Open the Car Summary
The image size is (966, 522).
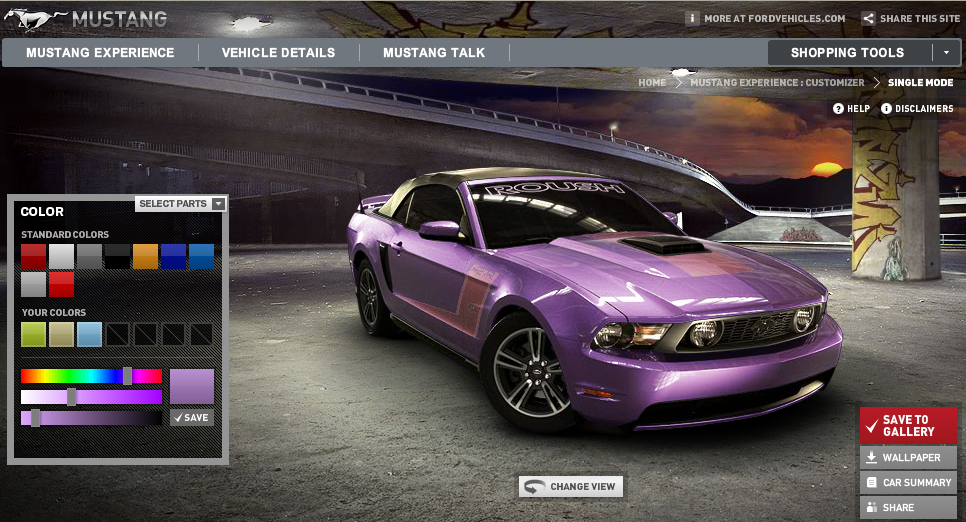tap(908, 483)
